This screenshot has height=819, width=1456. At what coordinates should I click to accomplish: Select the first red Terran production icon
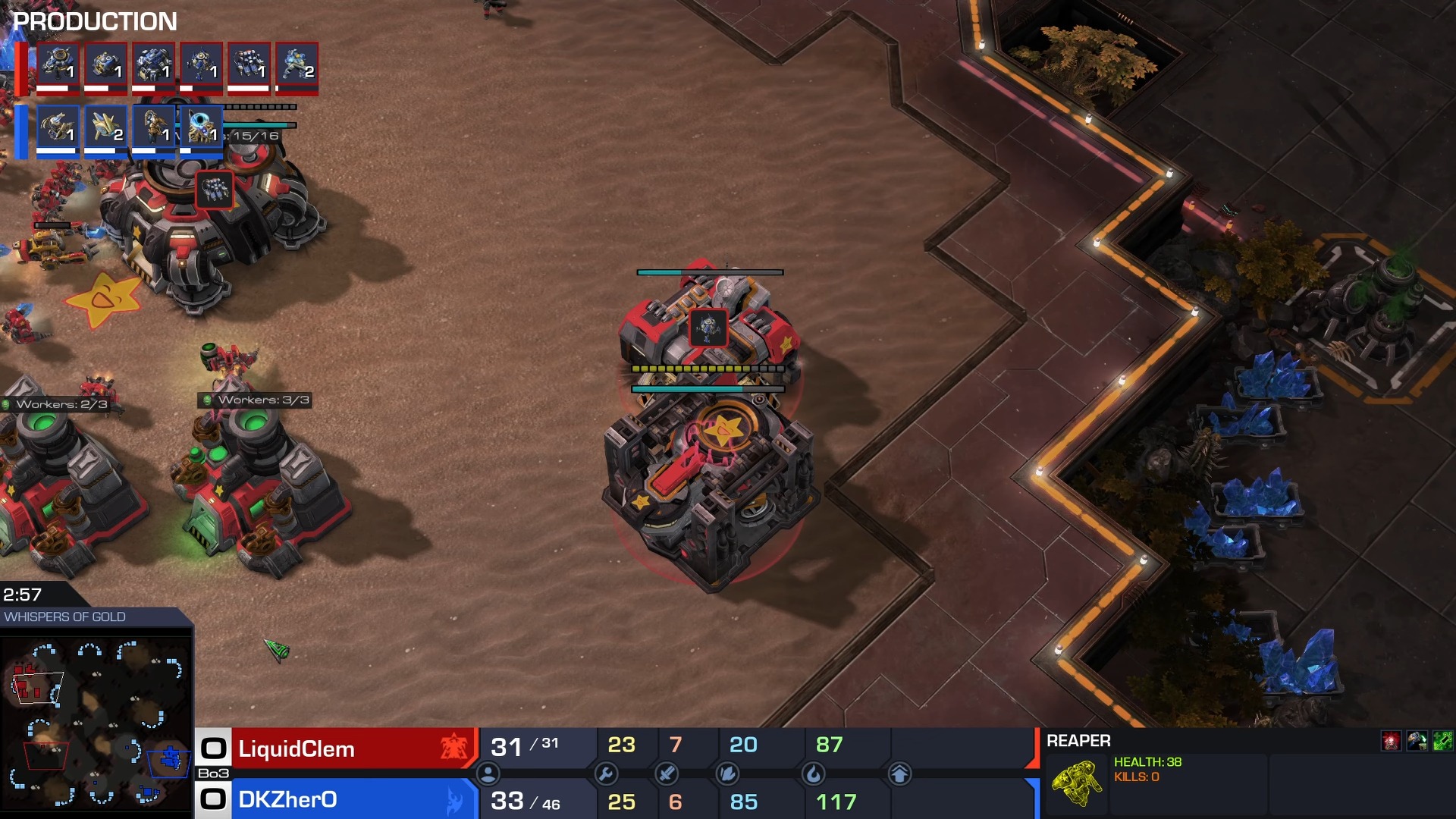point(58,64)
